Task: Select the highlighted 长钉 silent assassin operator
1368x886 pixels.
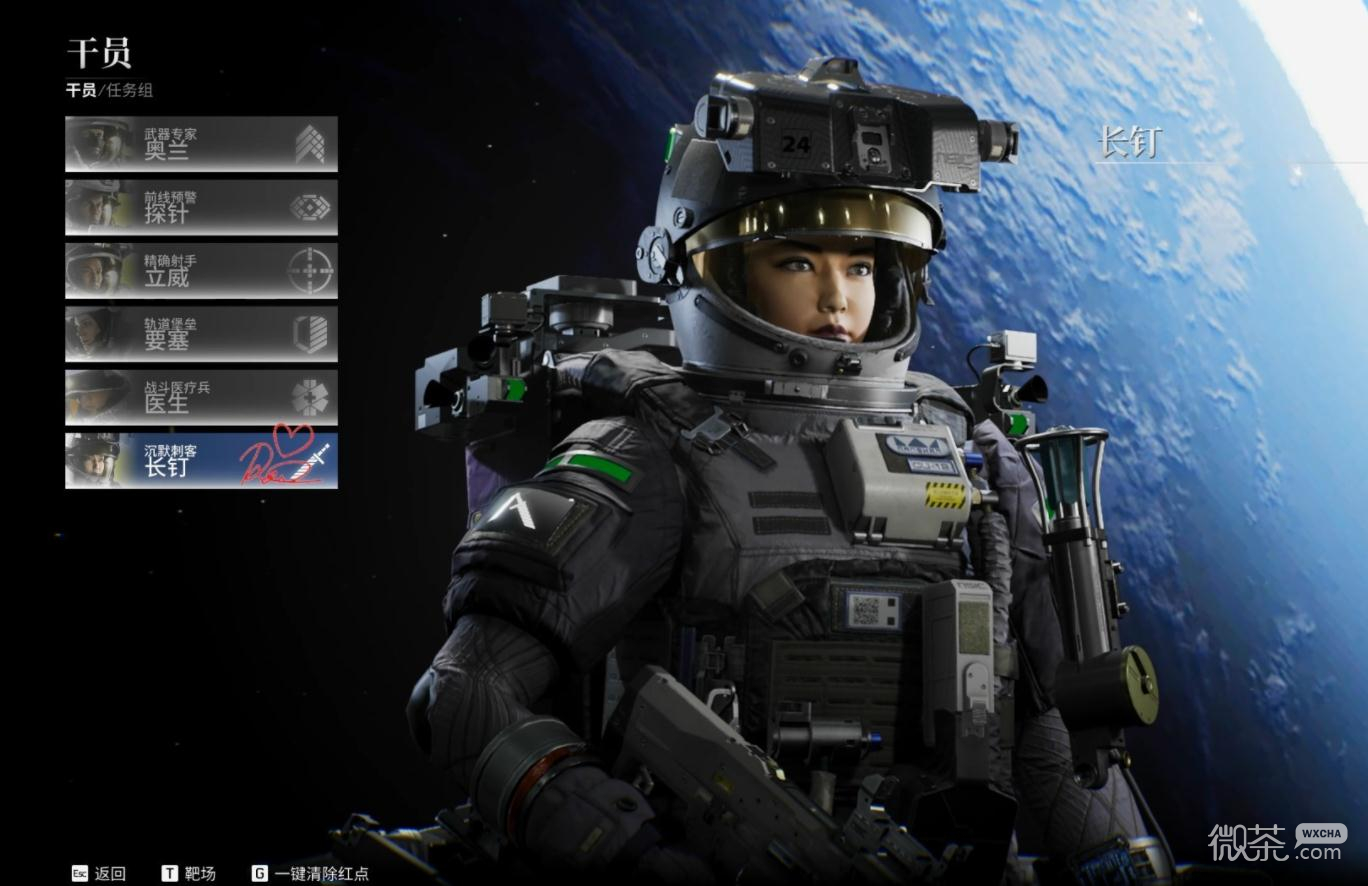Action: [x=201, y=460]
